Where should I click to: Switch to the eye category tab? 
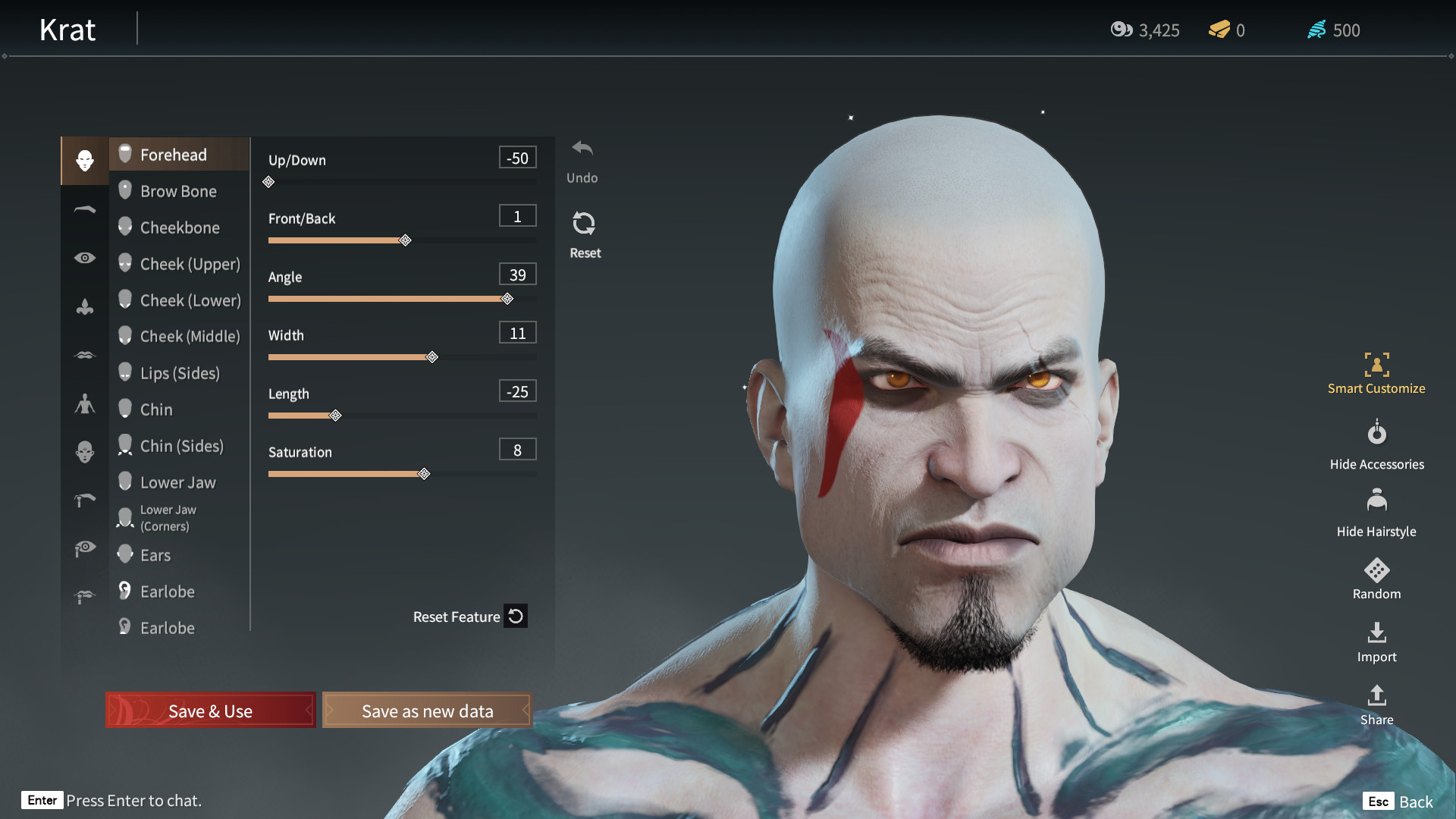[85, 258]
